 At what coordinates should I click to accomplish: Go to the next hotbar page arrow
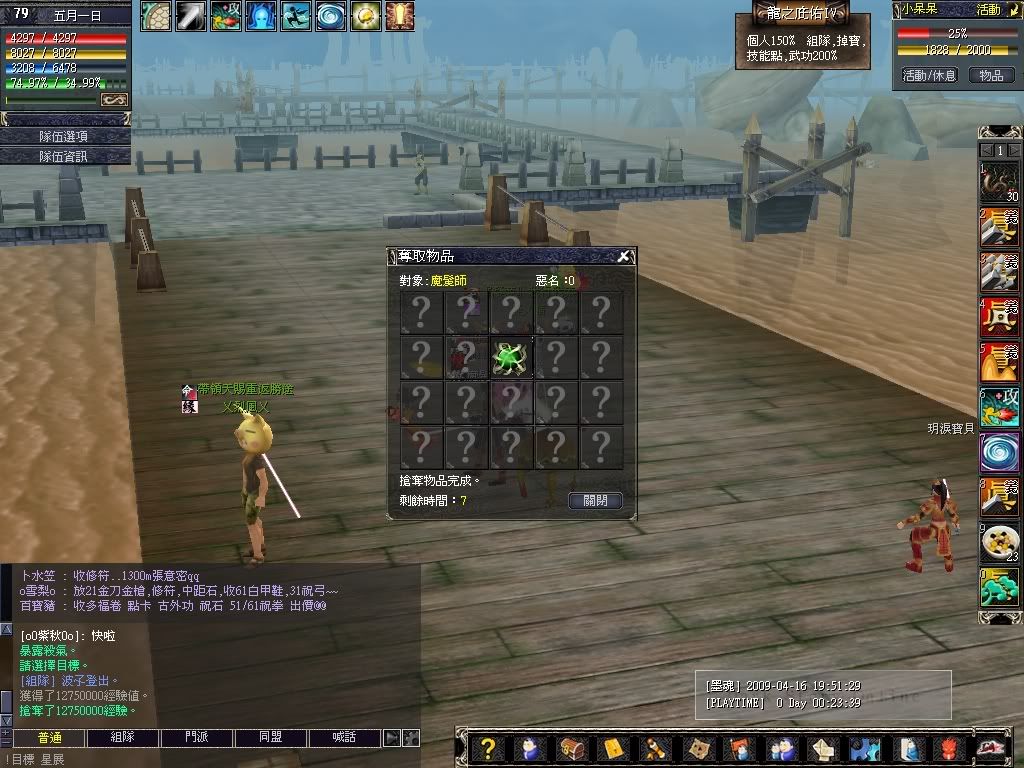tap(1013, 149)
